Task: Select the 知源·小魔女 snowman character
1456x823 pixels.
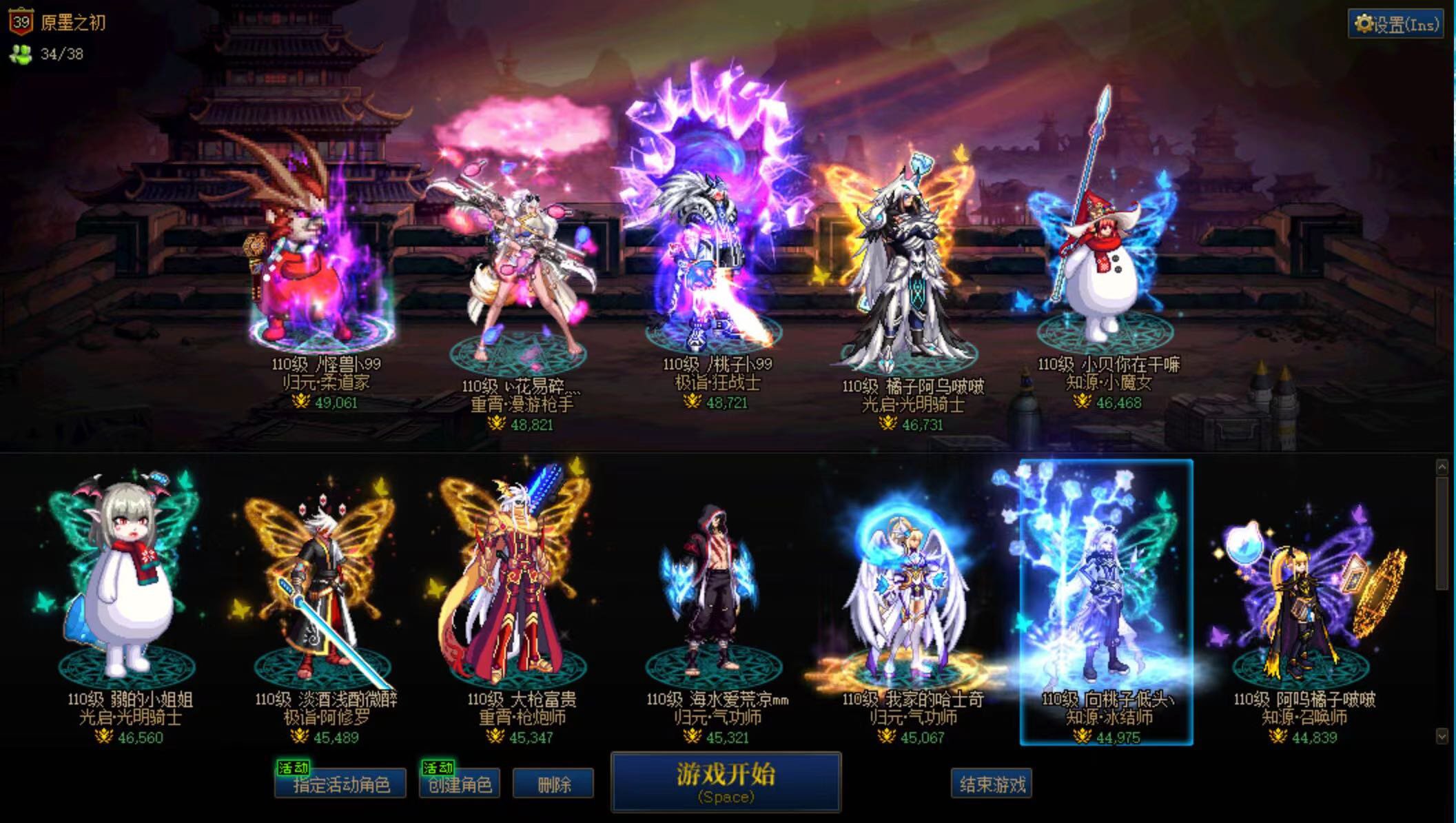Action: (1106, 269)
